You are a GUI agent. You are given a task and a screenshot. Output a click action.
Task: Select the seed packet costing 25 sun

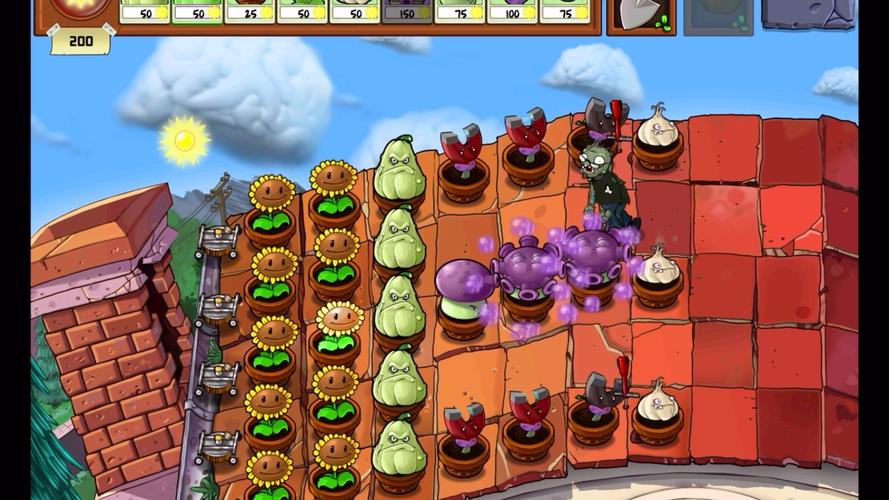(x=250, y=11)
